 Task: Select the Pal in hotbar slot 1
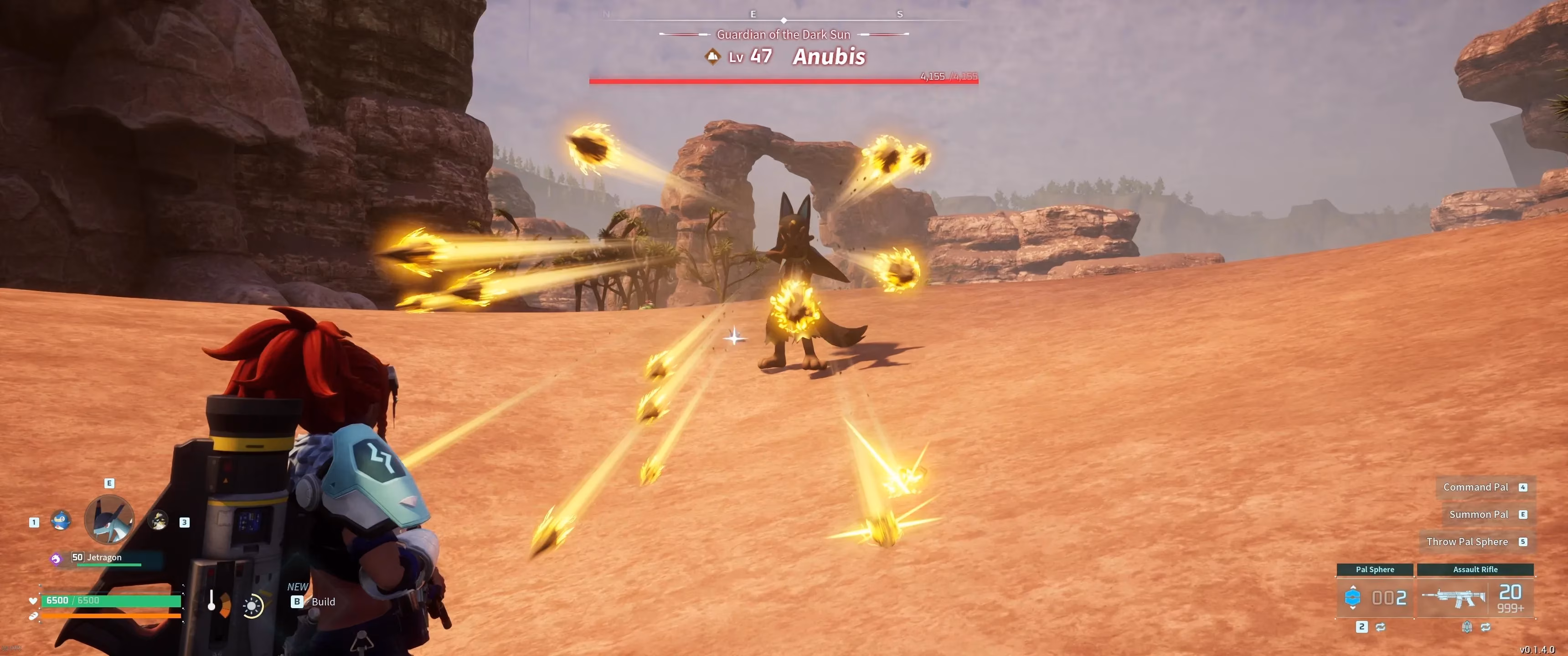[x=61, y=520]
